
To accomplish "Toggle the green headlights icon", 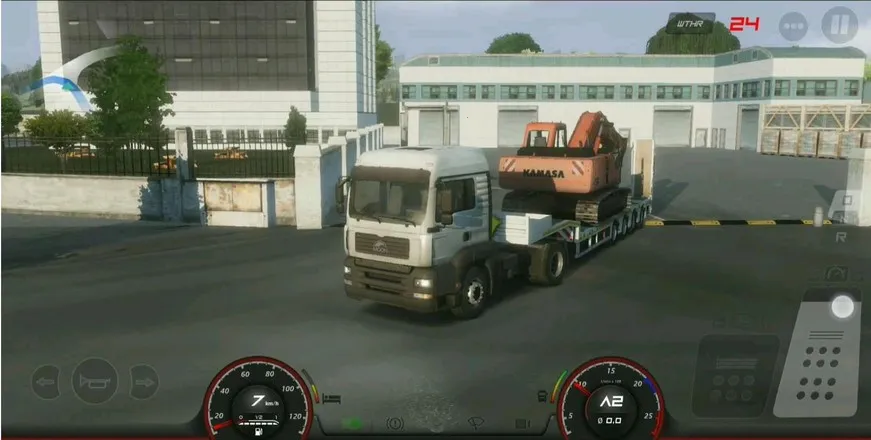I will pyautogui.click(x=352, y=424).
